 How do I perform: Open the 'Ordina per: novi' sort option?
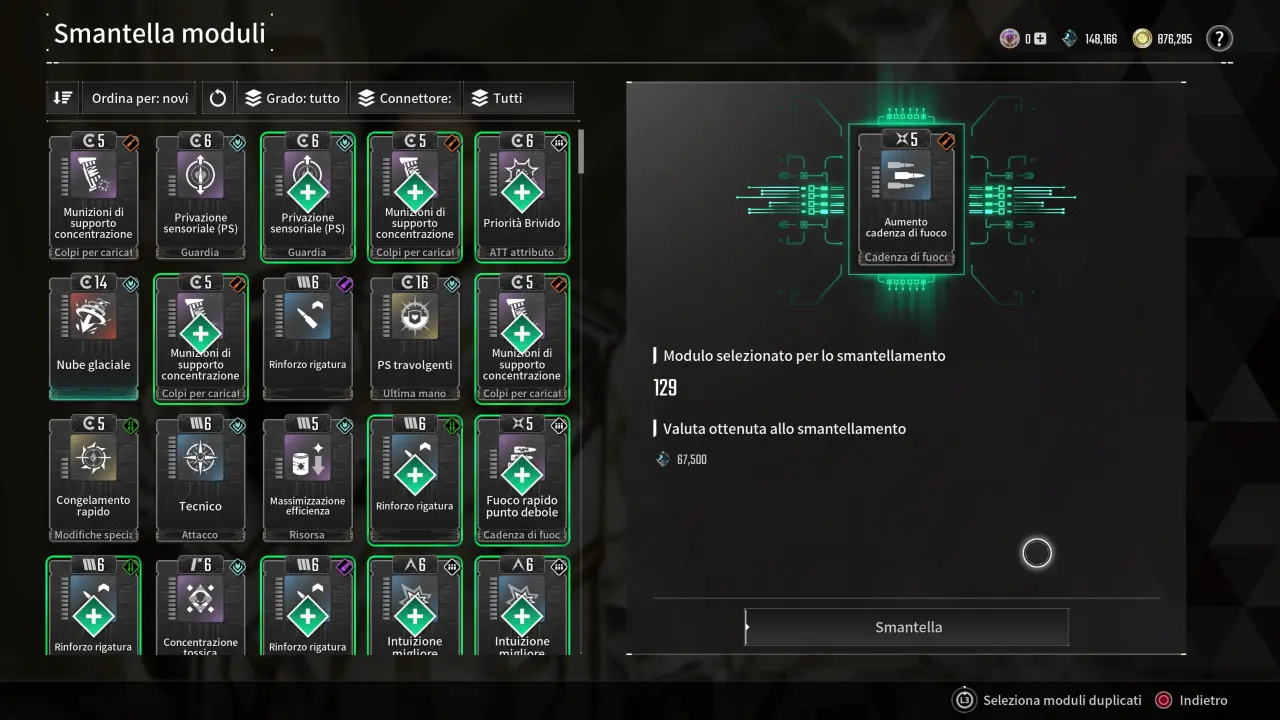[x=139, y=98]
